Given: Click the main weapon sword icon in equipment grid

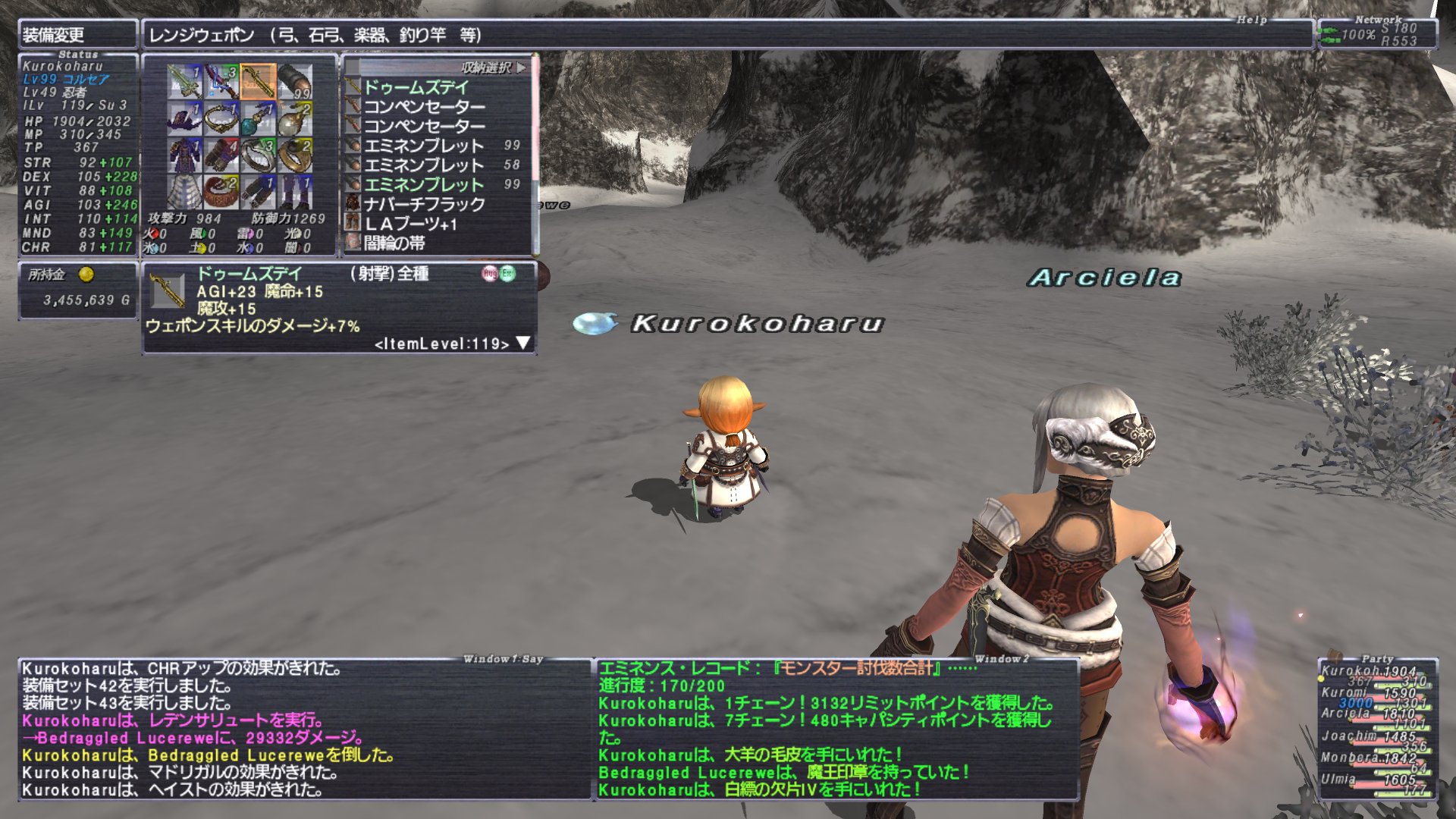Looking at the screenshot, I should click(185, 80).
